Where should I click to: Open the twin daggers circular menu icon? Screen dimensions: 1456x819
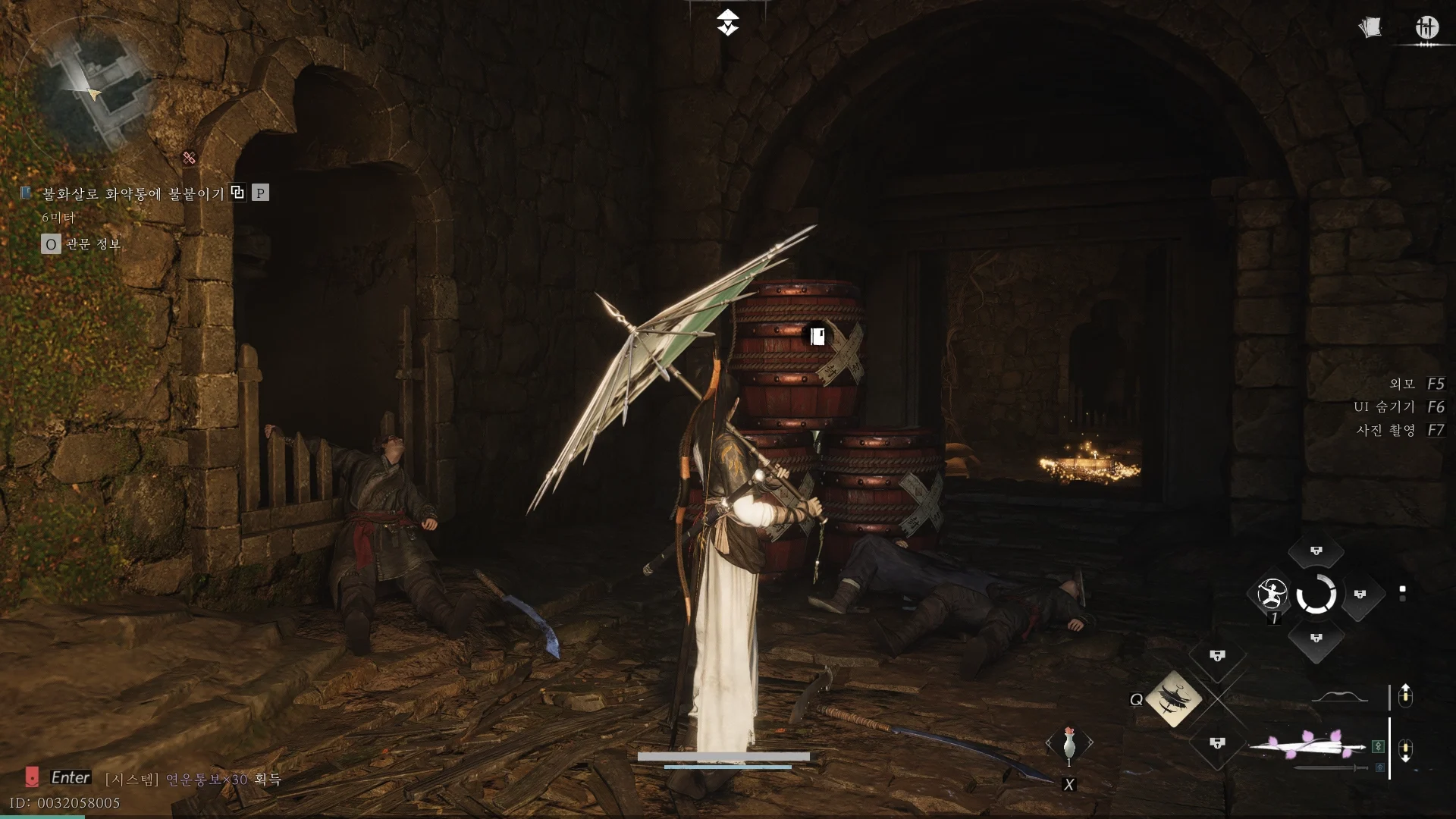1426,28
